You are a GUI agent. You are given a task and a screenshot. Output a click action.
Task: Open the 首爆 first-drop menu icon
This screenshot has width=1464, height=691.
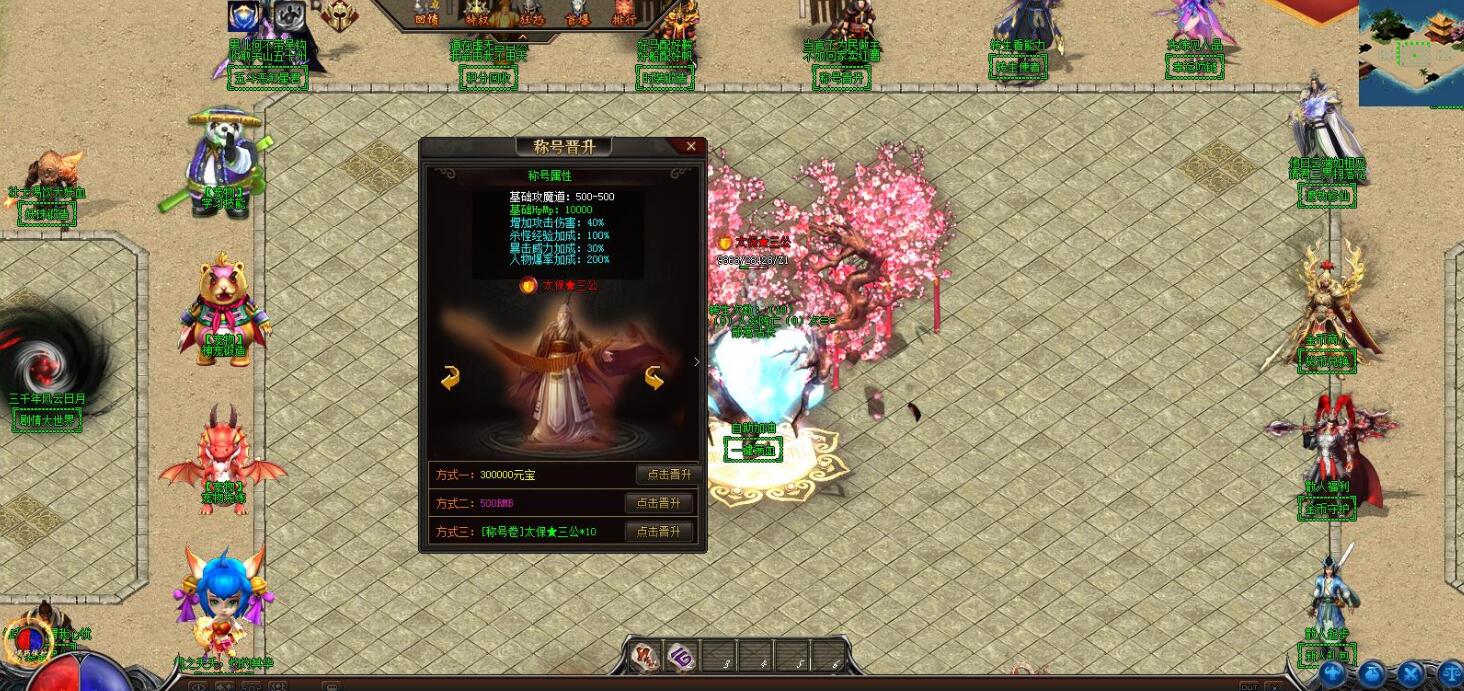577,13
